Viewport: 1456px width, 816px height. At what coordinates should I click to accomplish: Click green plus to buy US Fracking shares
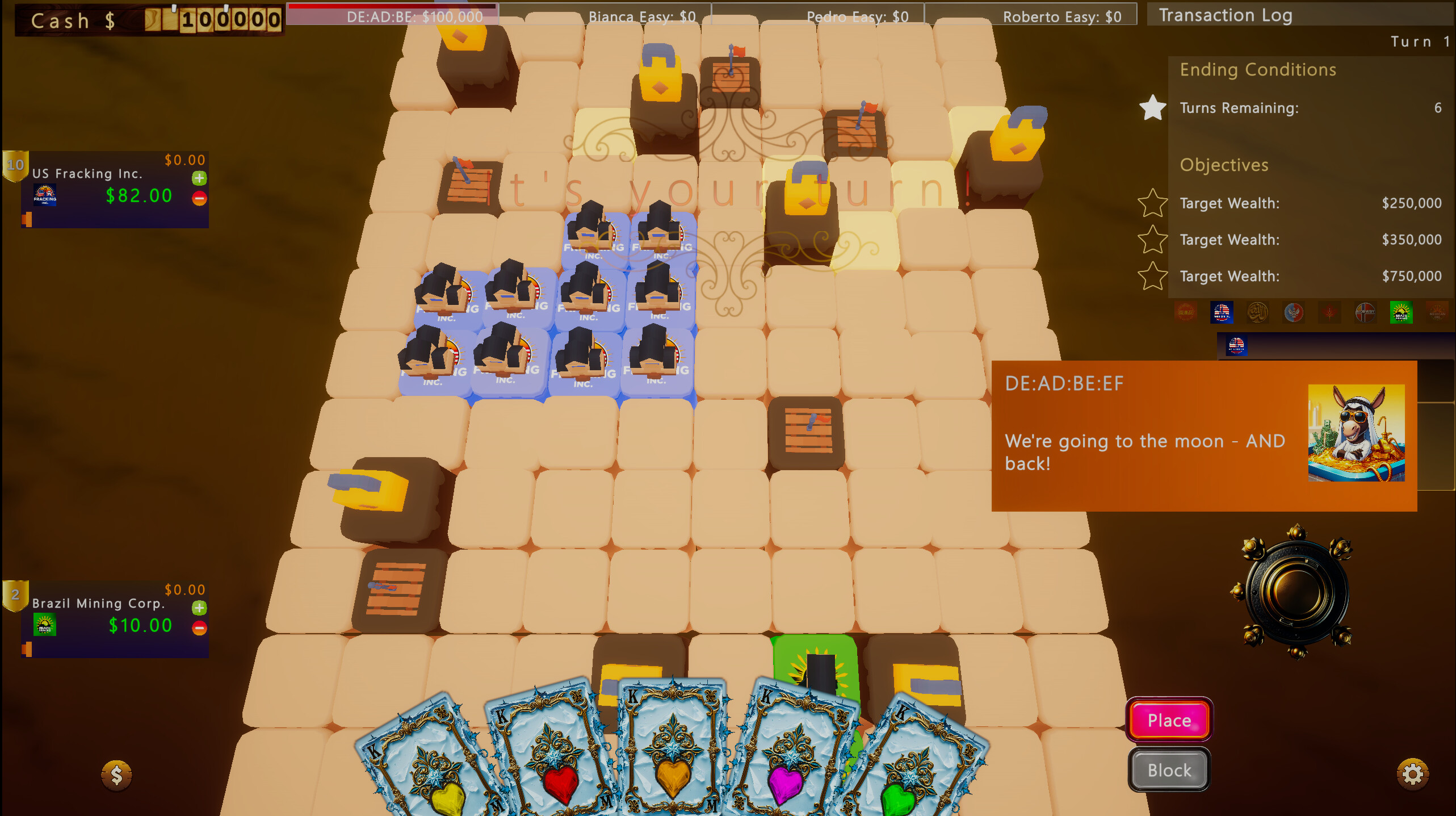[x=199, y=178]
